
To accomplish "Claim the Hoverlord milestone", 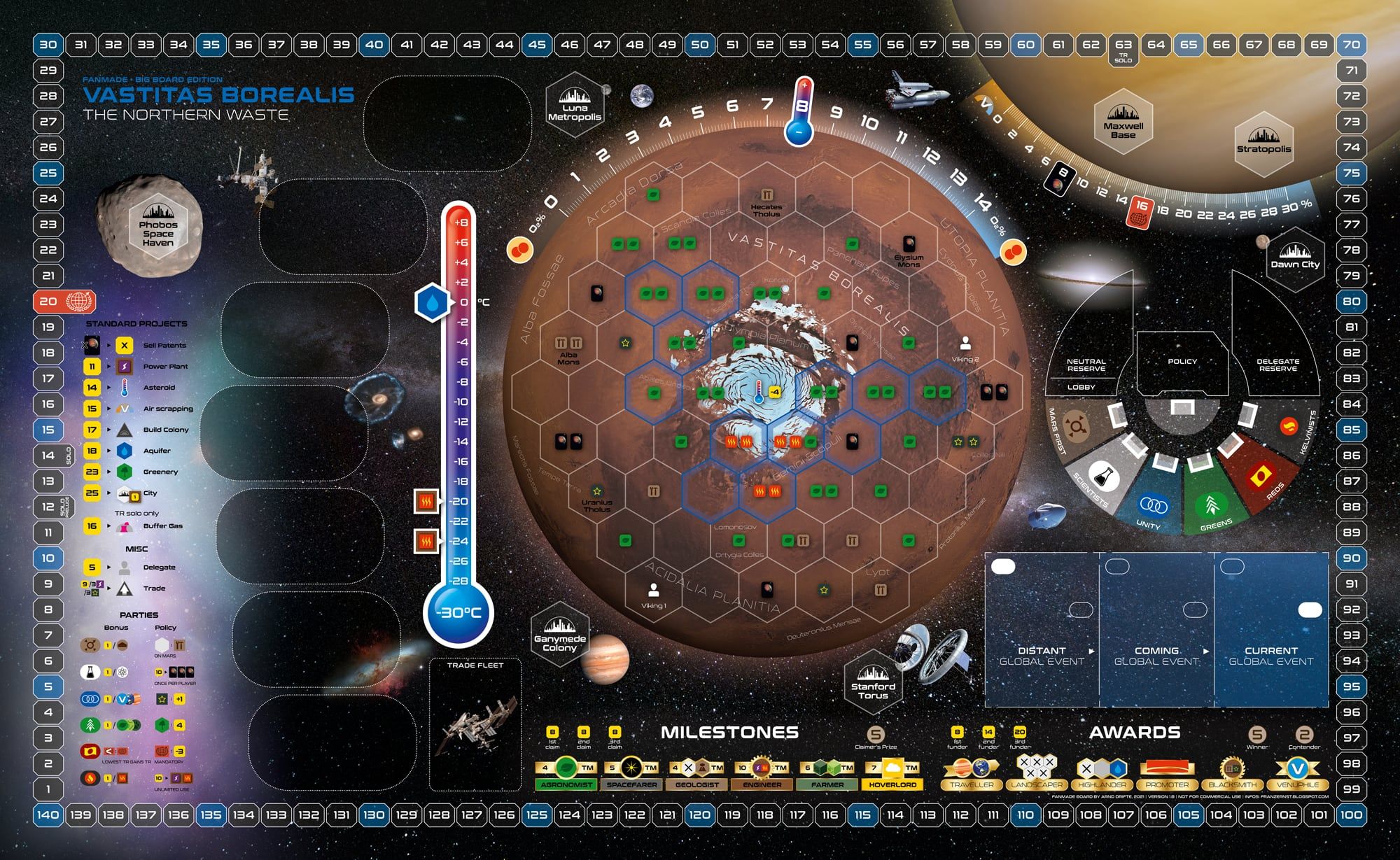I will coord(892,773).
